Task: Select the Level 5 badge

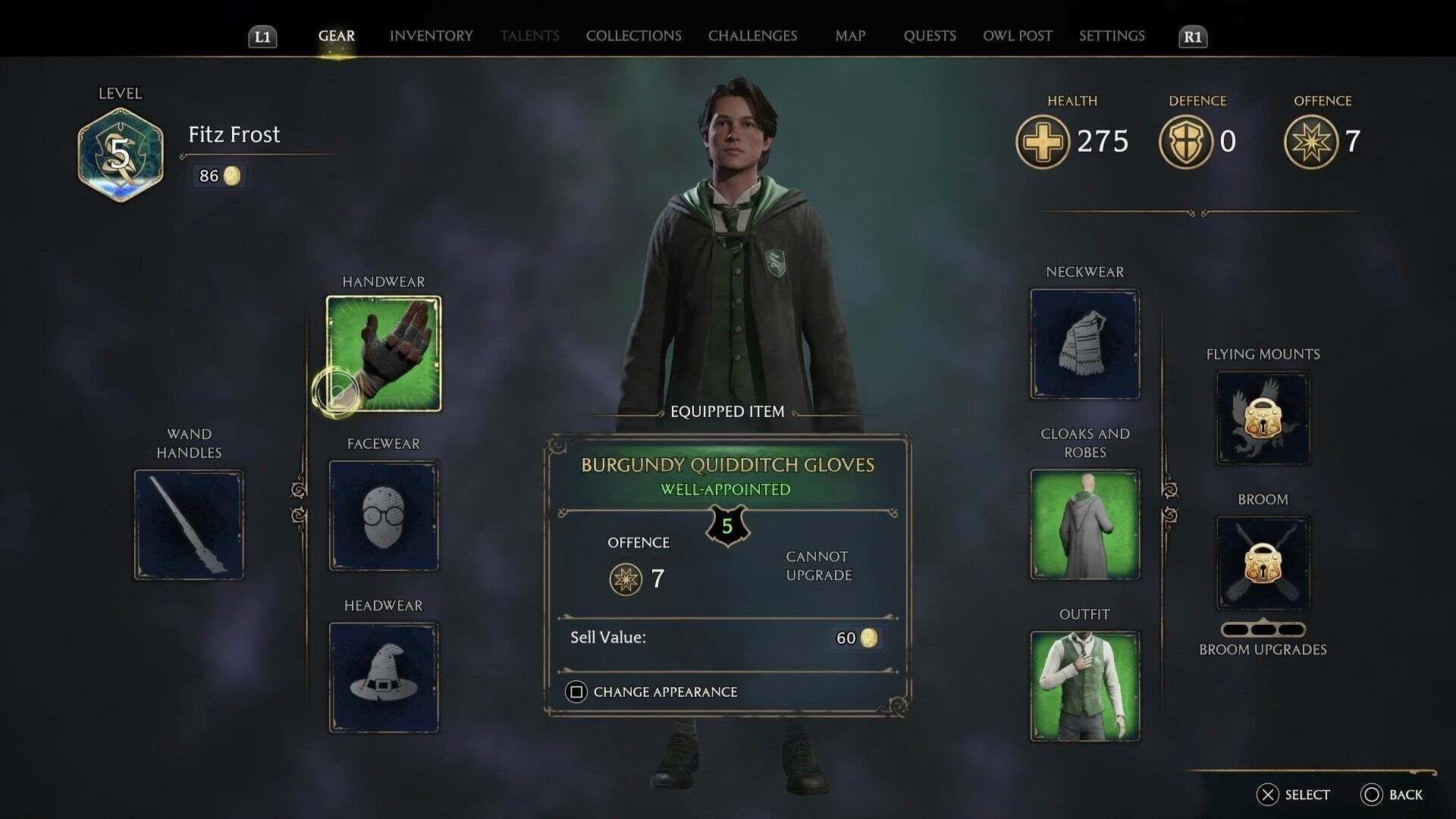Action: [x=121, y=152]
